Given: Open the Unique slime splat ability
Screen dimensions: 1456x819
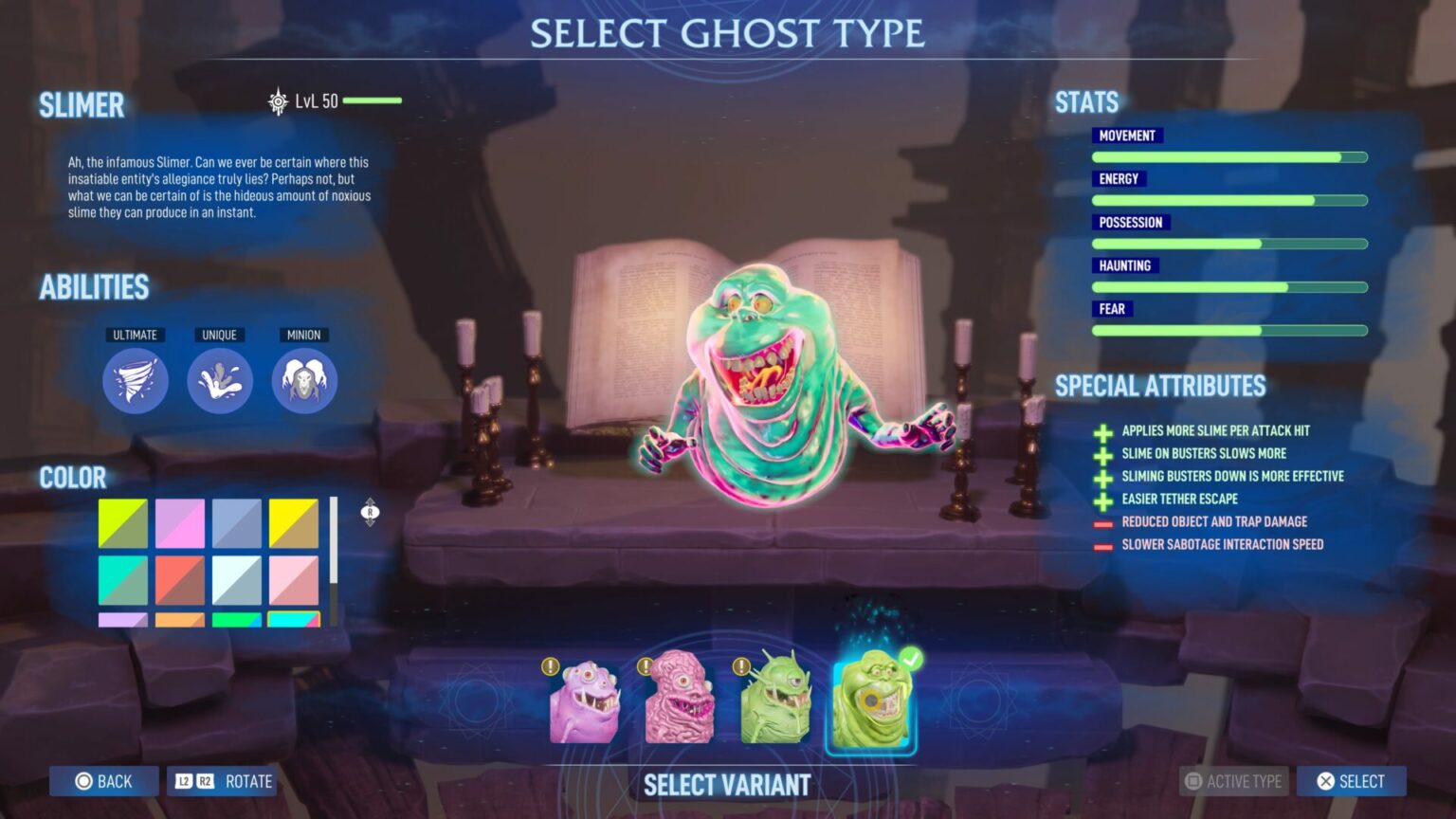Looking at the screenshot, I should (220, 379).
